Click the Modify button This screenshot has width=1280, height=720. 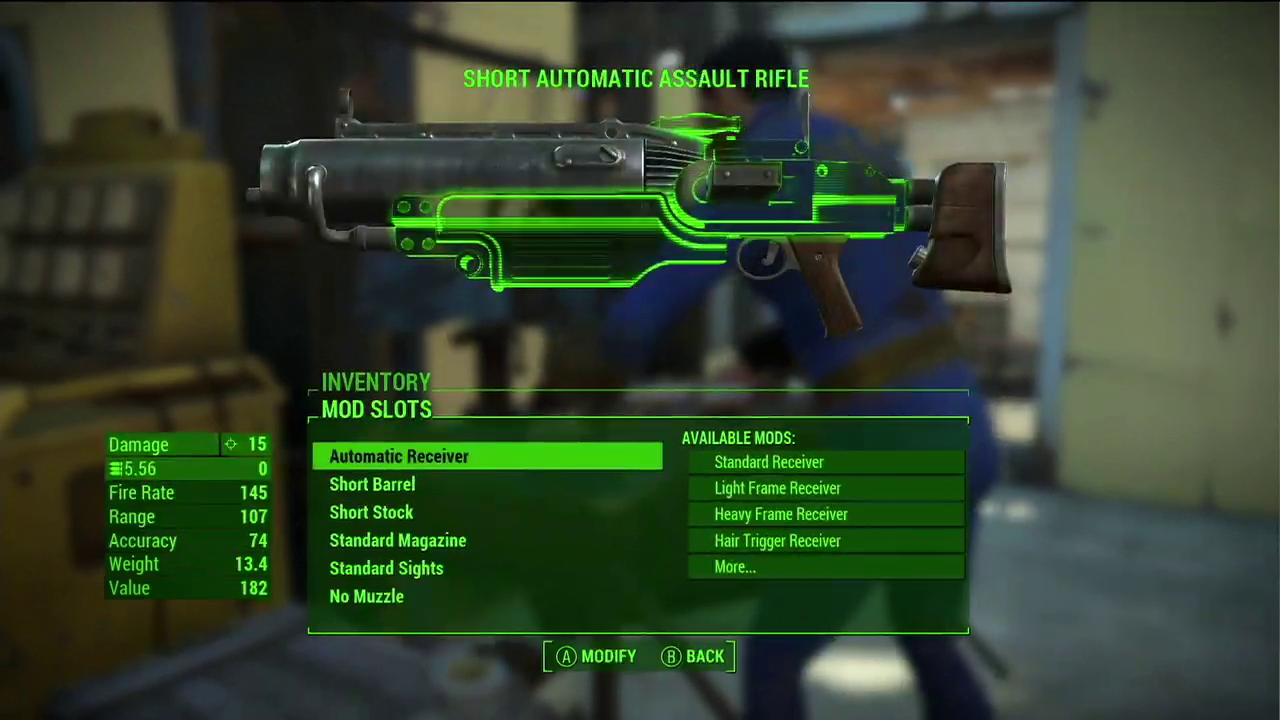point(597,657)
